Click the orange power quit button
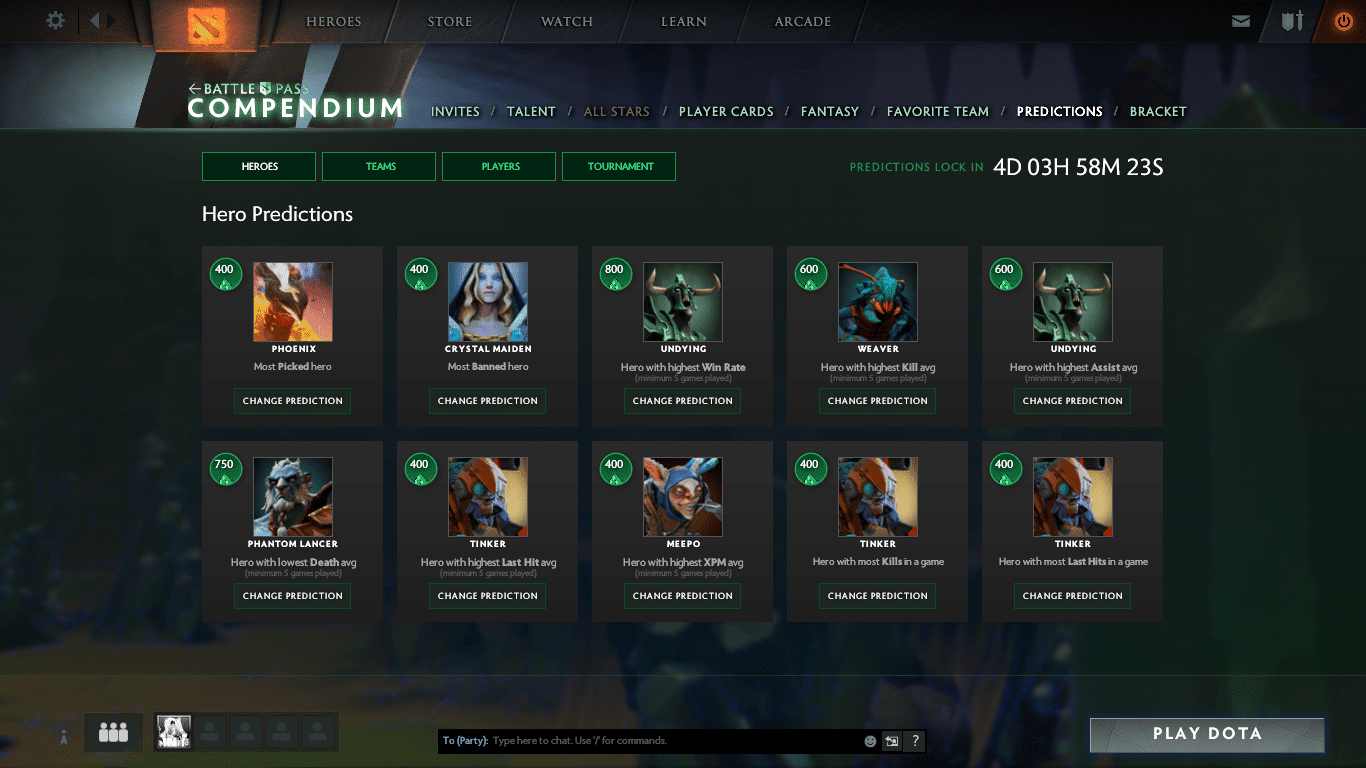The height and width of the screenshot is (768, 1366). point(1343,21)
